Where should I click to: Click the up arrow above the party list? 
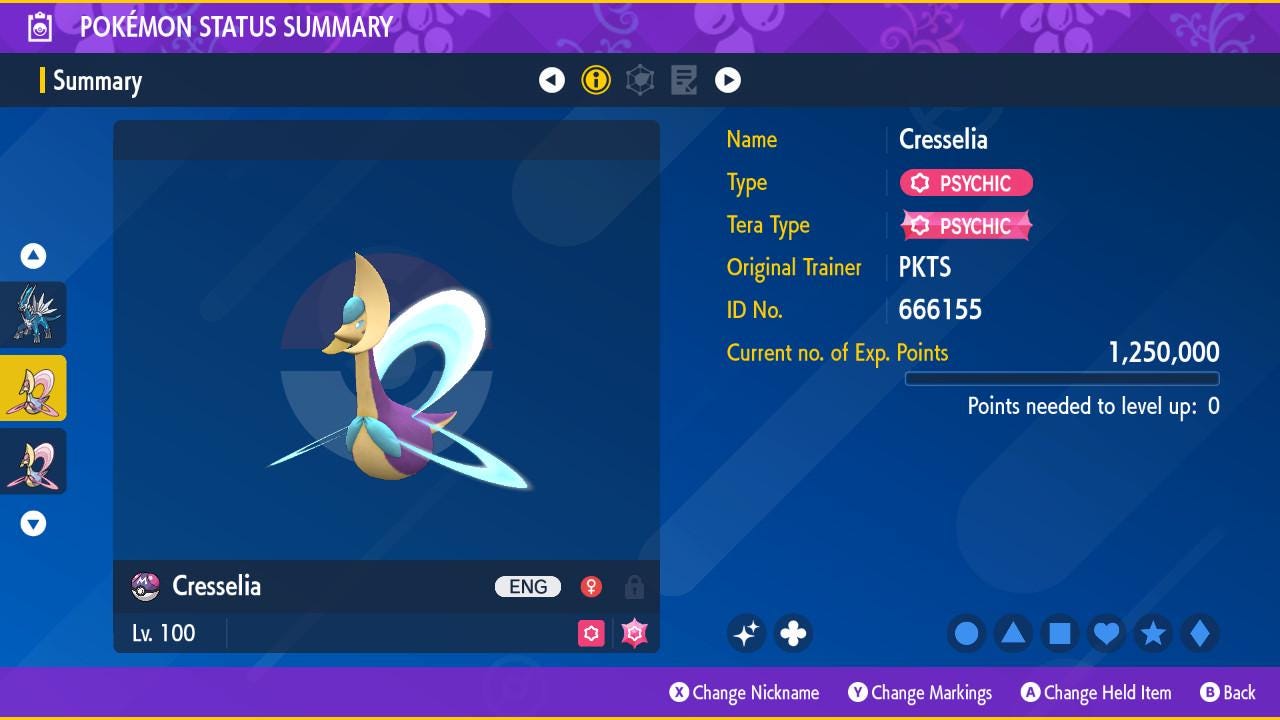click(33, 256)
